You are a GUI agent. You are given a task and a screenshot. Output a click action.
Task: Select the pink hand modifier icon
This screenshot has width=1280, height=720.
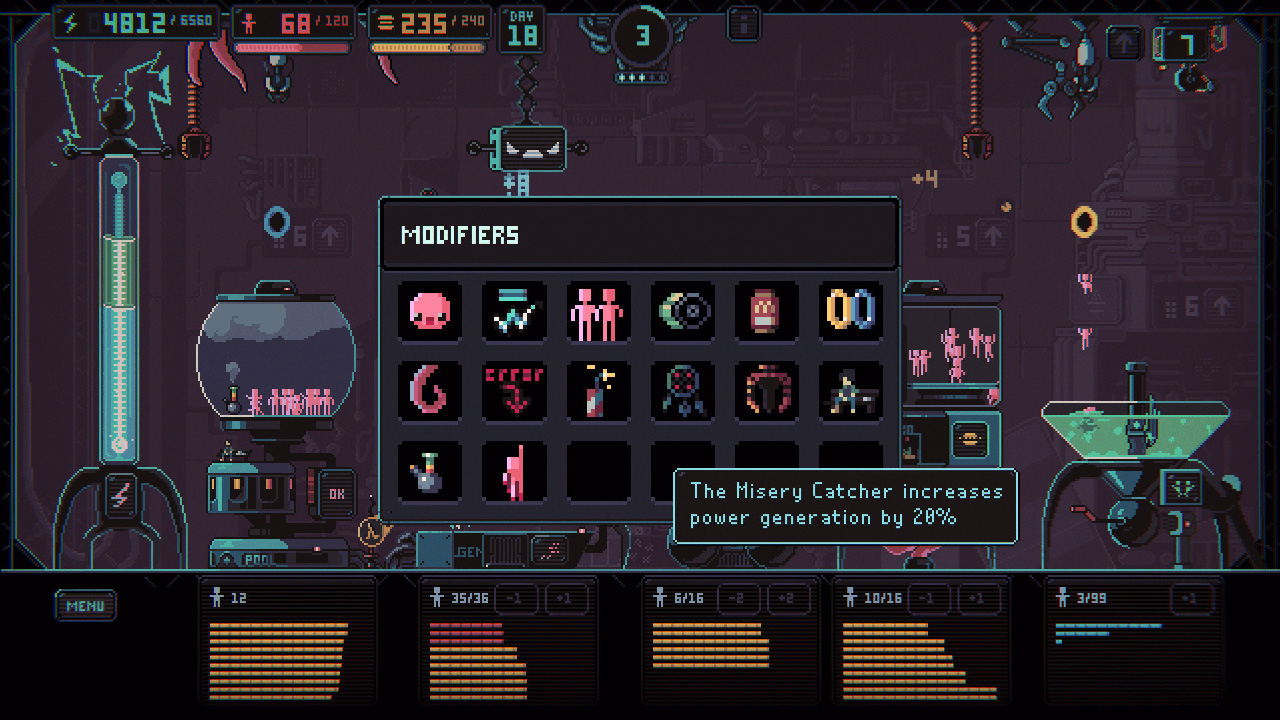tap(514, 471)
